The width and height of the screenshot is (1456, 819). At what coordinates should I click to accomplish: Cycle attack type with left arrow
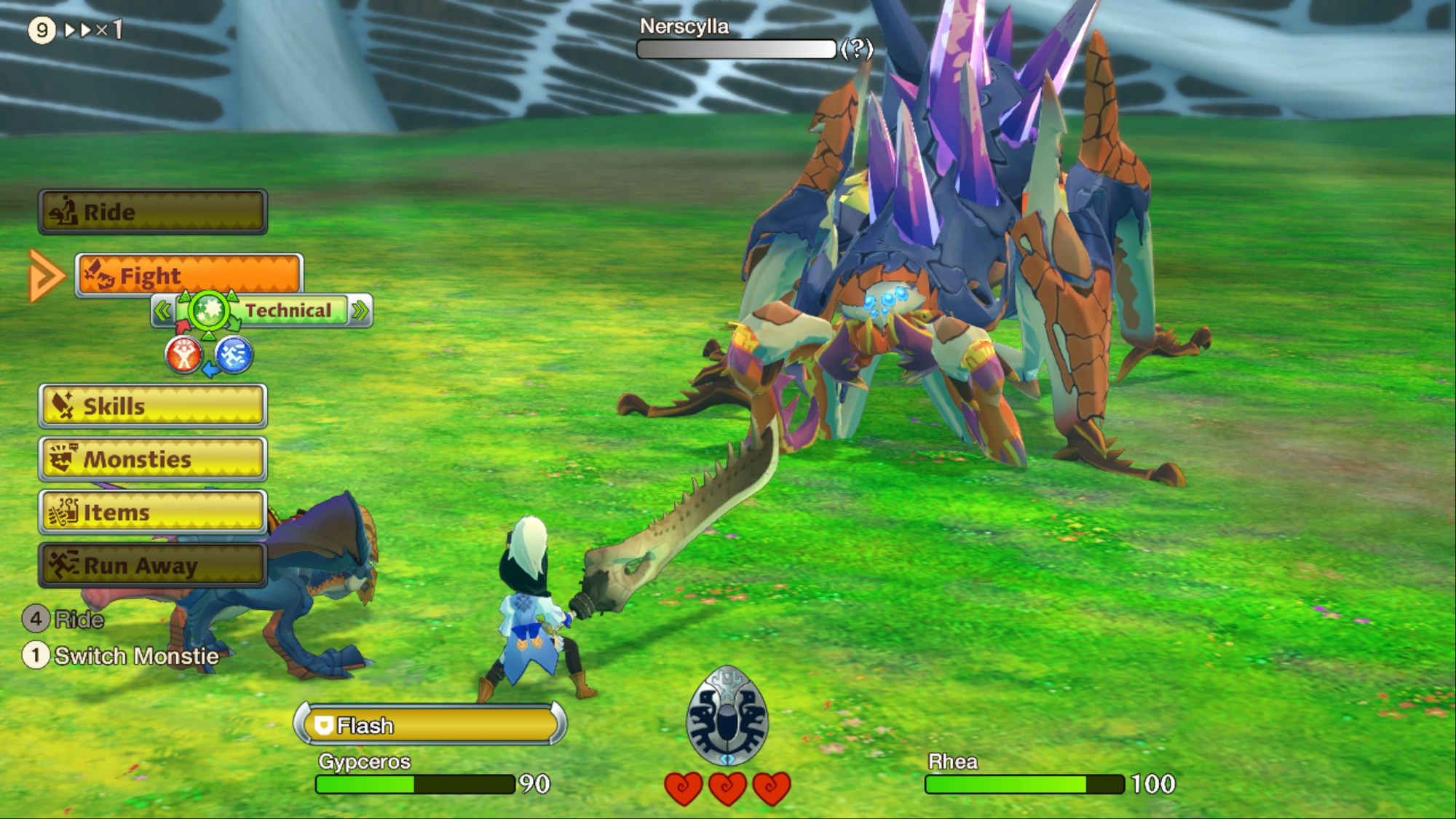[162, 312]
